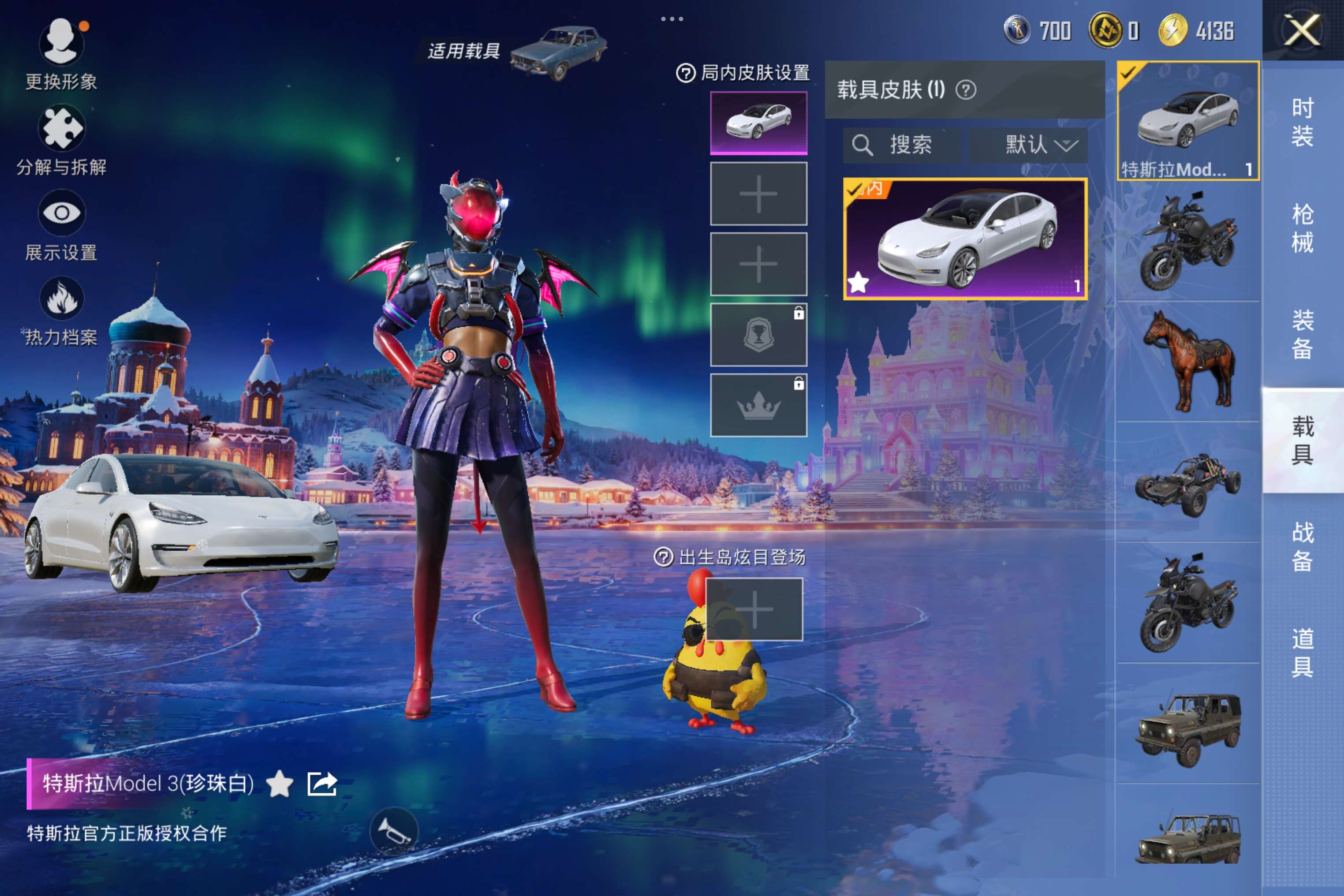1344x896 pixels.
Task: Click the share icon beside the vehicle name
Action: (x=322, y=784)
